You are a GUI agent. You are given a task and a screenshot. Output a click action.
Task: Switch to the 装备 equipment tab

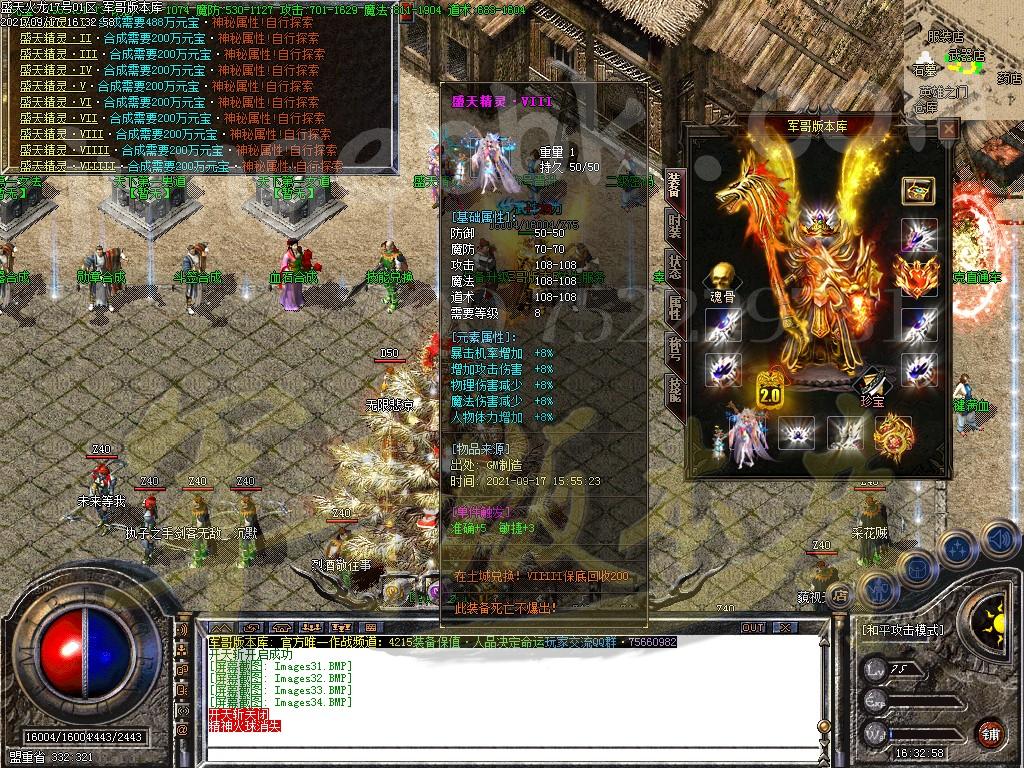(x=675, y=184)
